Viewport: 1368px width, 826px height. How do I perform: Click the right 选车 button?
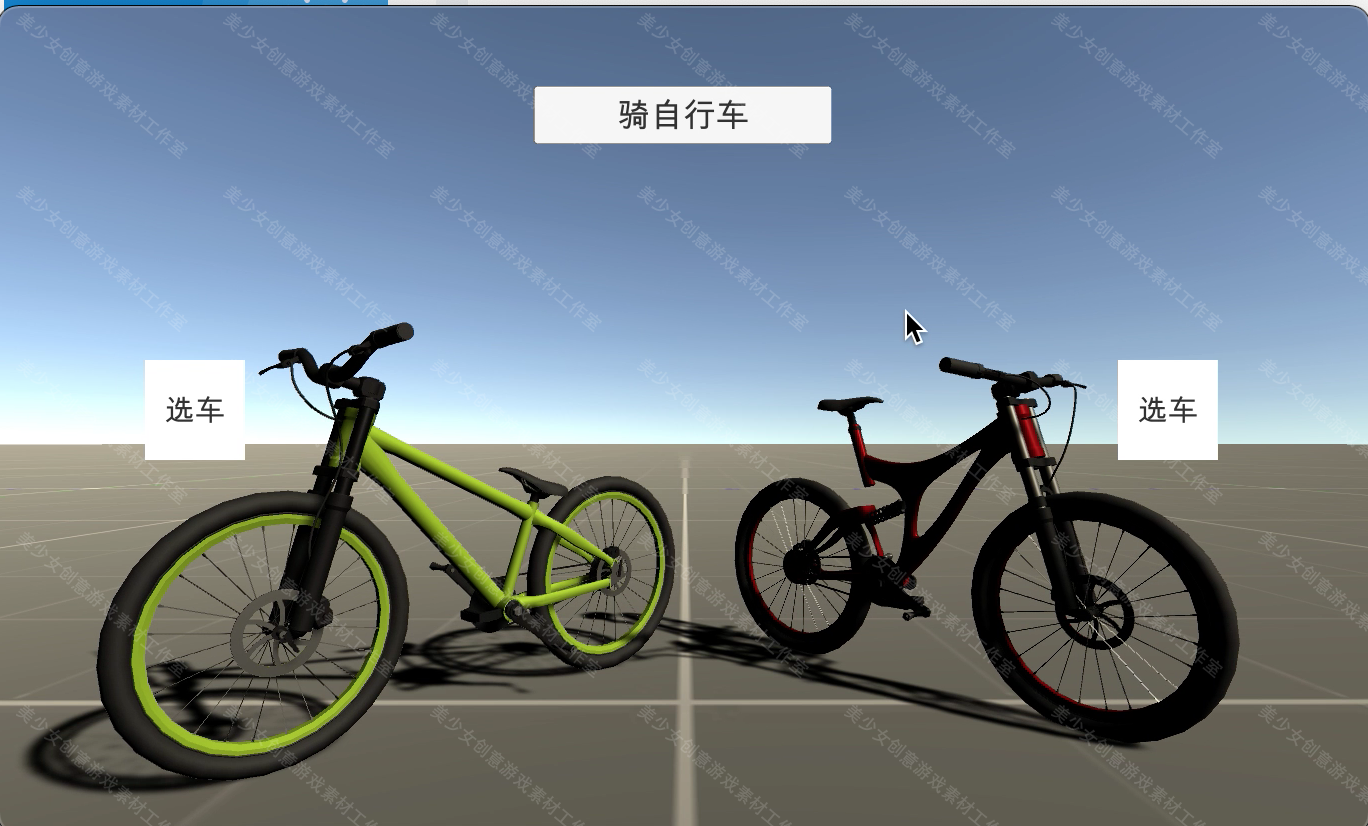tap(1168, 408)
